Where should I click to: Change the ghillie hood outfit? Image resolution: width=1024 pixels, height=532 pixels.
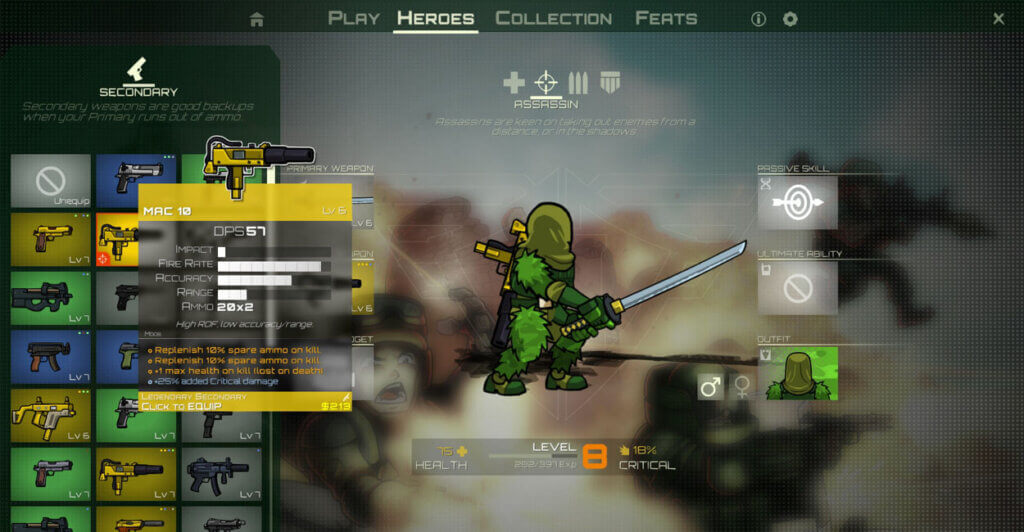(x=797, y=374)
